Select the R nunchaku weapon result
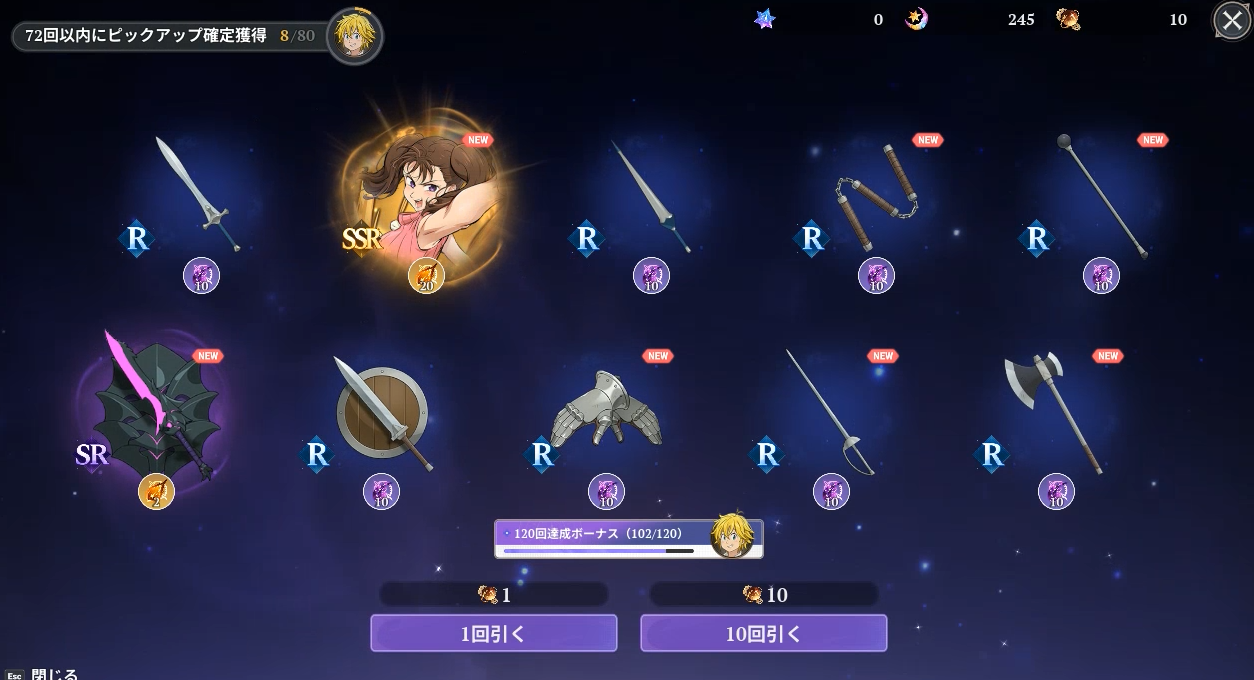 click(x=876, y=197)
